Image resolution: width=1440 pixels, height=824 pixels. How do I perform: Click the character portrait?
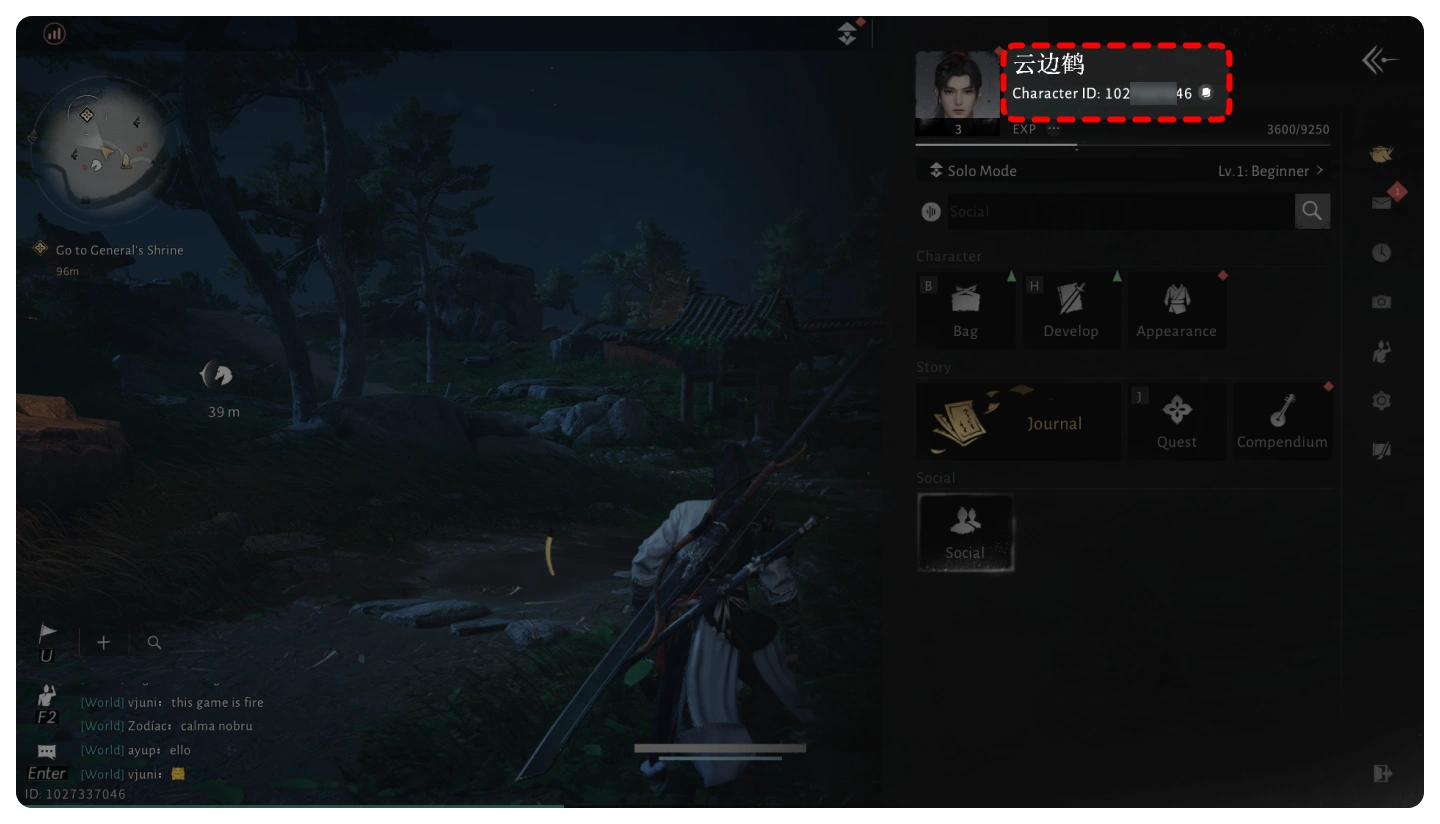point(957,86)
